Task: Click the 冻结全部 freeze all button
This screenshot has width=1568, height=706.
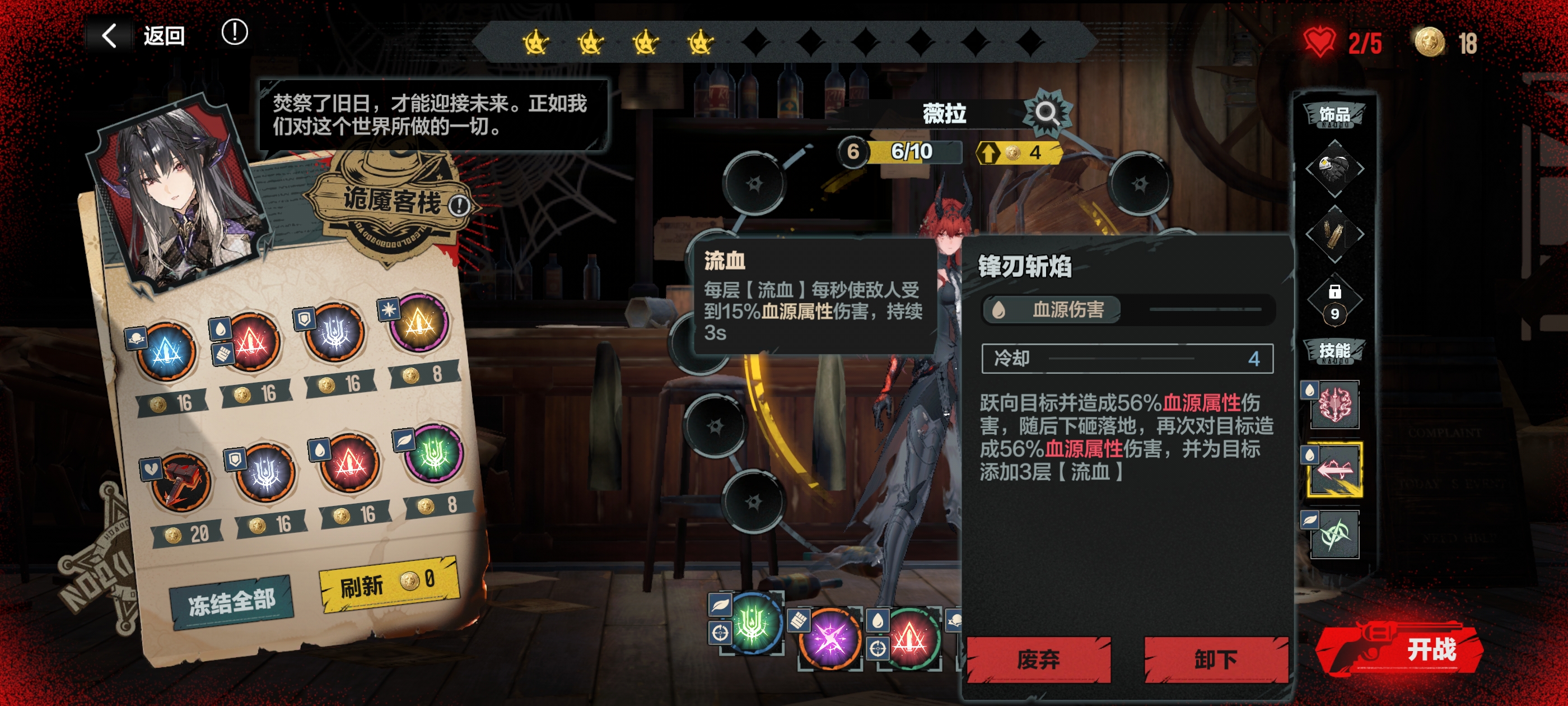Action: (232, 602)
